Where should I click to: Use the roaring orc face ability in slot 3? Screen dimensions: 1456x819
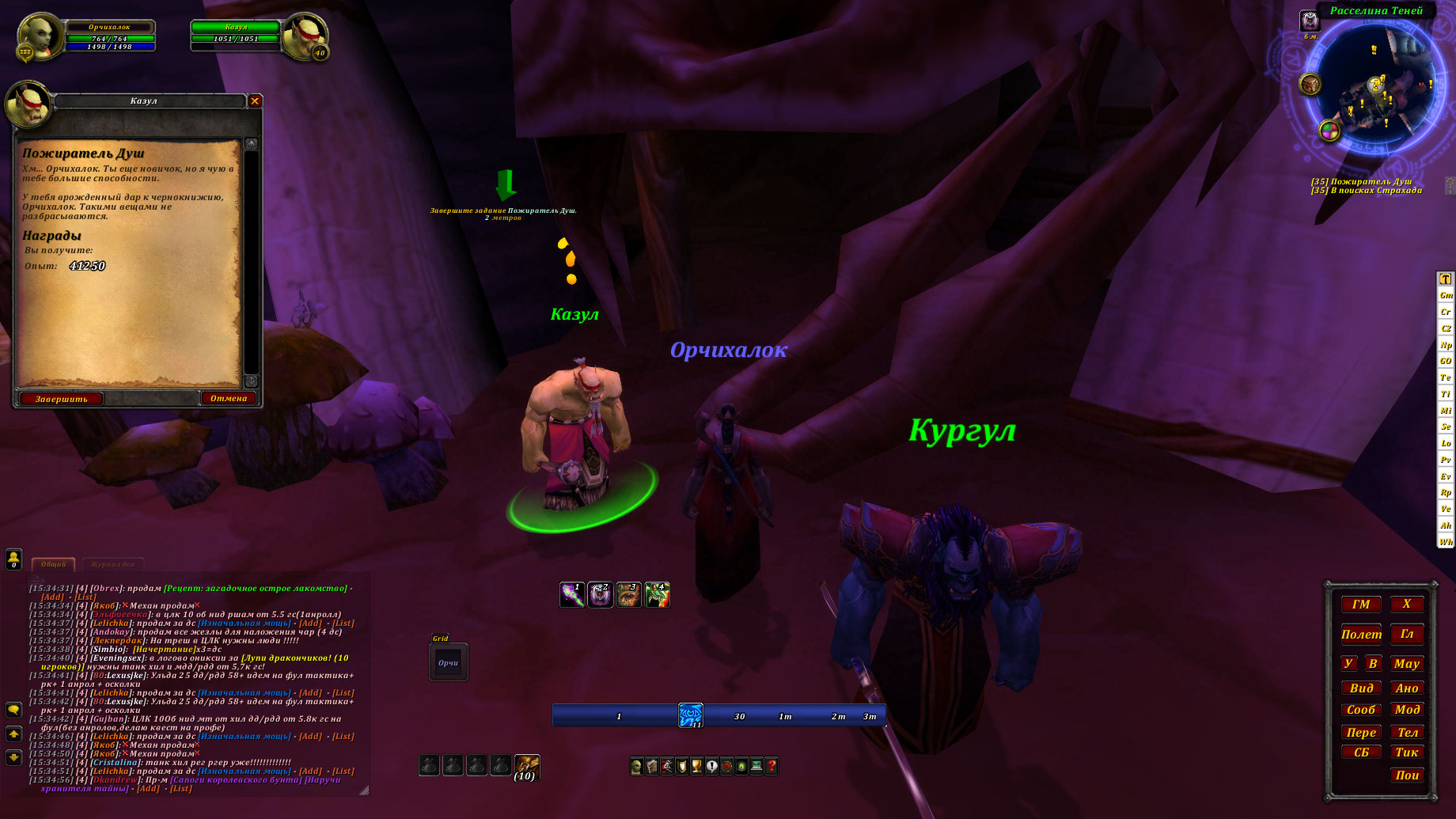point(628,594)
